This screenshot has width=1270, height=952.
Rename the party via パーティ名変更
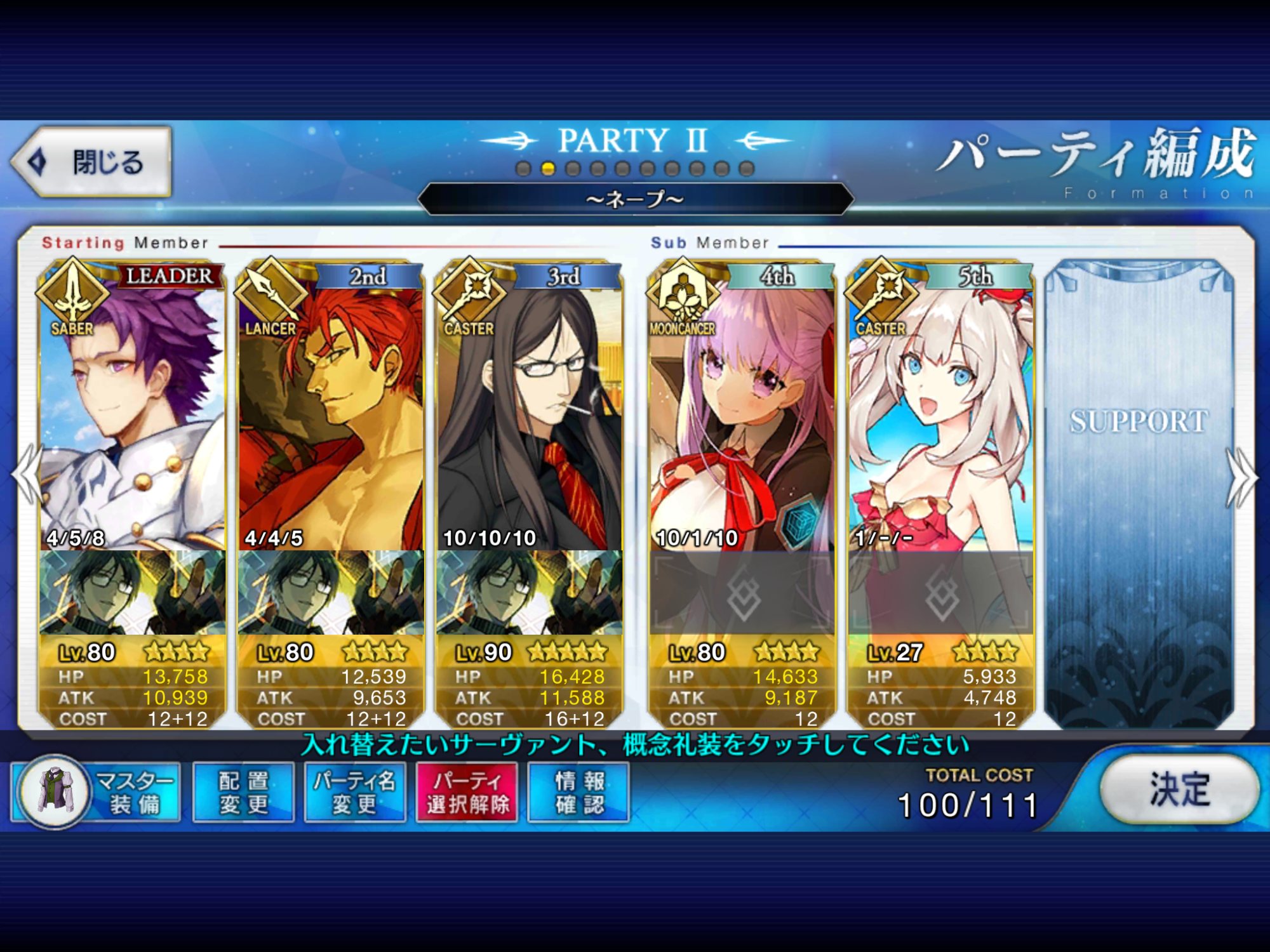pos(355,792)
